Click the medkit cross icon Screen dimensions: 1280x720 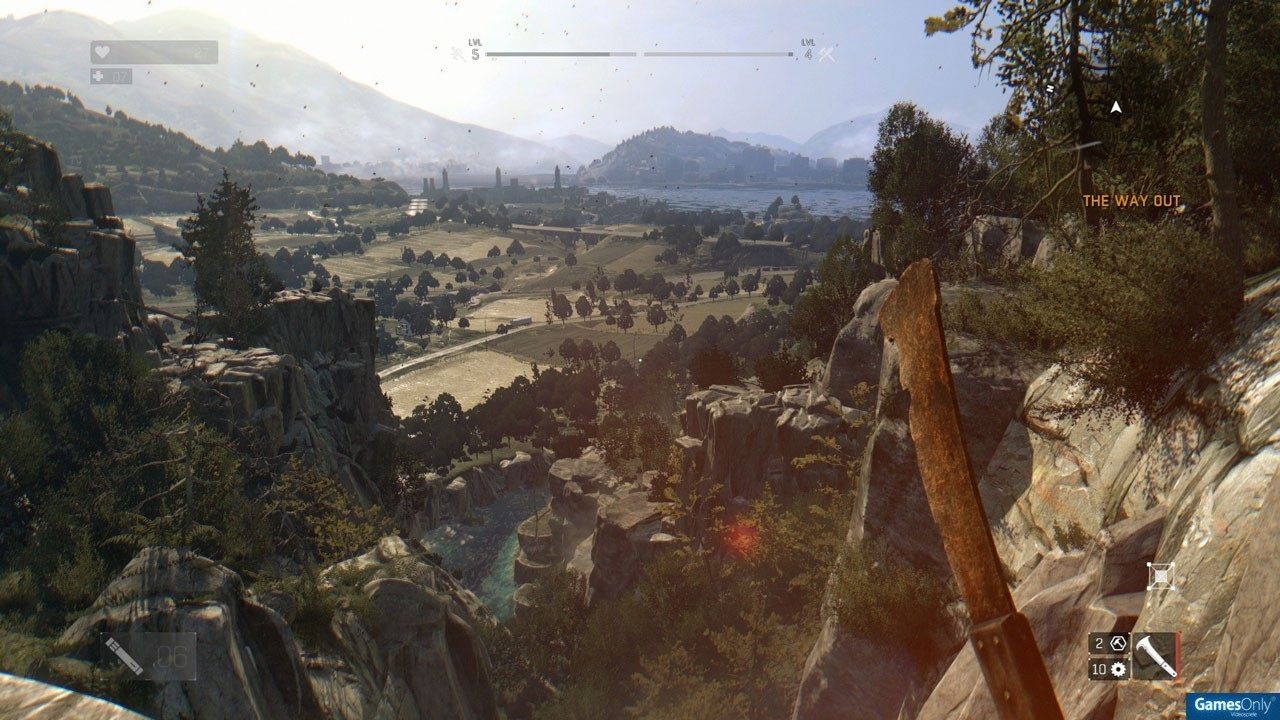pyautogui.click(x=98, y=76)
